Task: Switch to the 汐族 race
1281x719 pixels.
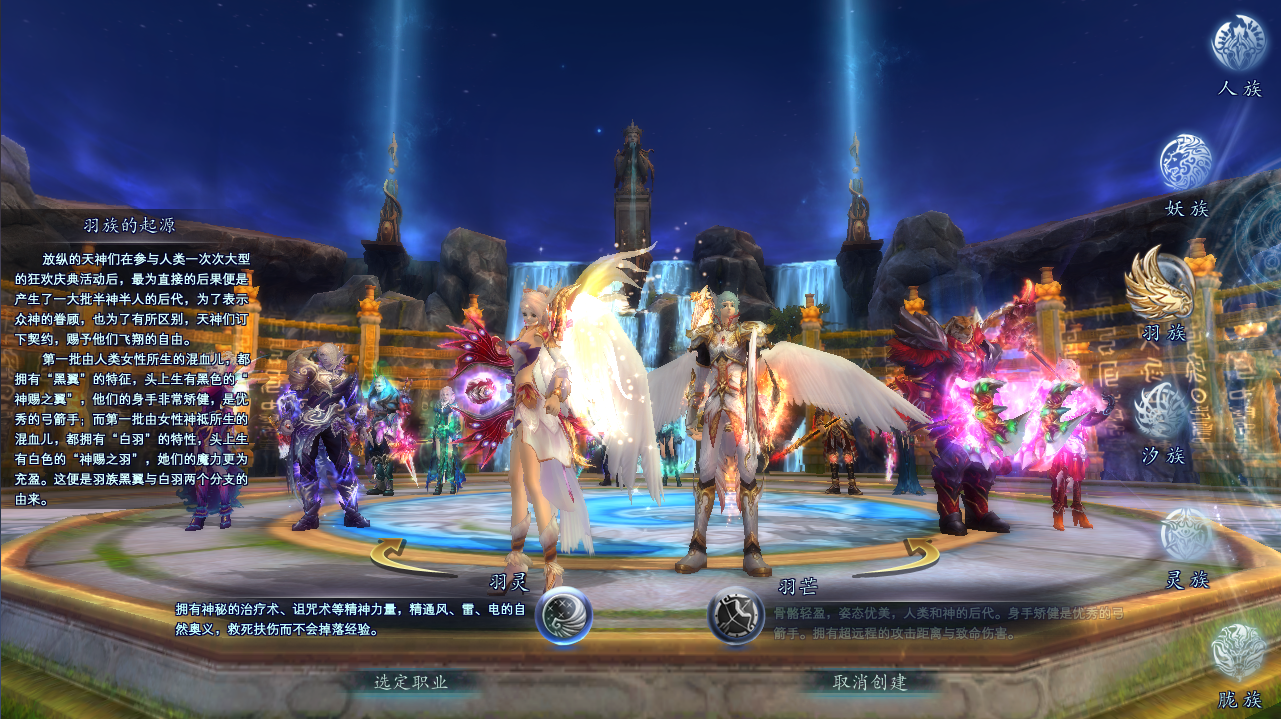Action: click(x=1163, y=411)
